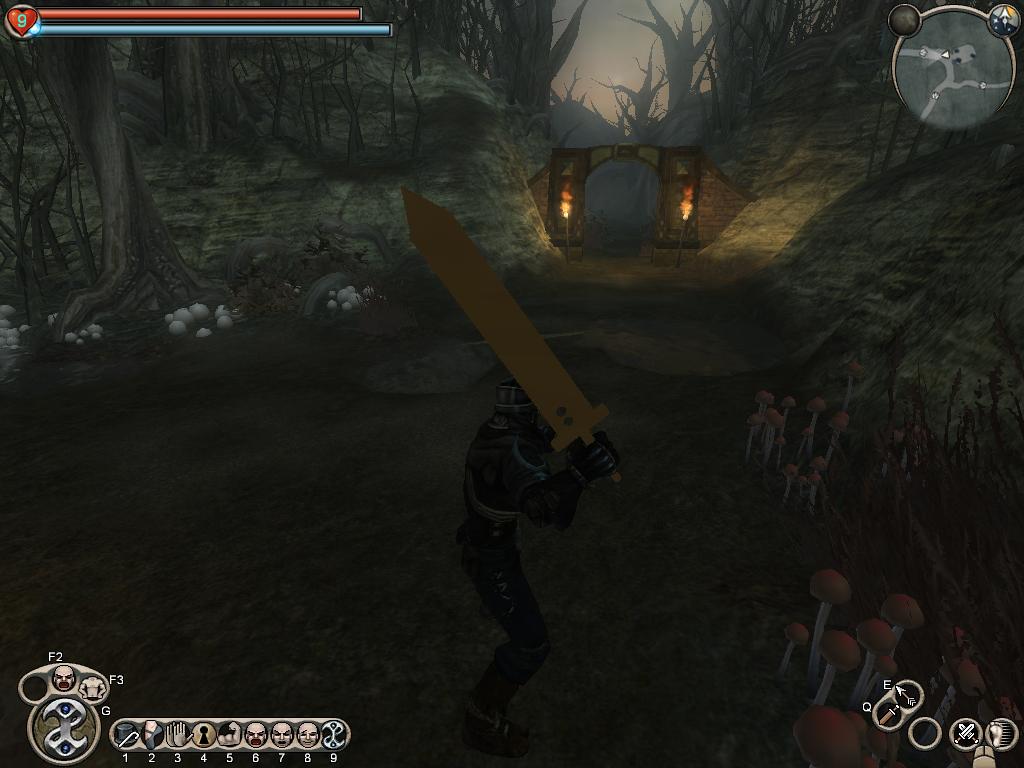Activate the open hand expression icon
Viewport: 1024px width, 768px height.
(x=178, y=736)
